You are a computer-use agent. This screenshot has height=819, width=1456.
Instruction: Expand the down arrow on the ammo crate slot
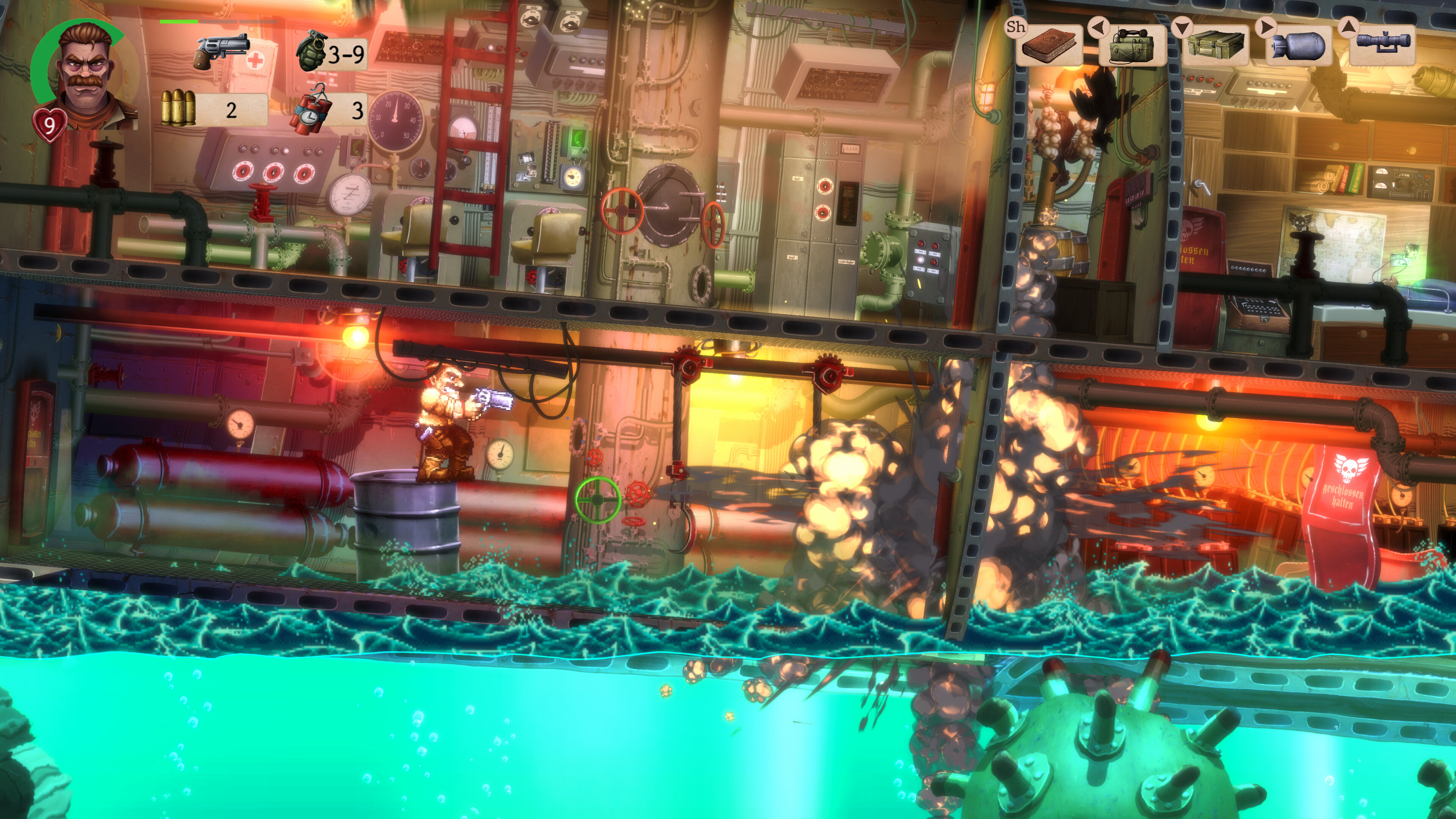1183,27
